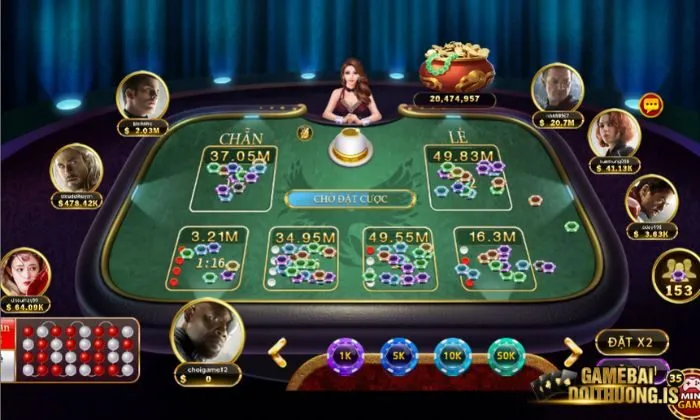Bet on the 3.21M box
Image resolution: width=700 pixels, height=420 pixels.
coord(207,257)
